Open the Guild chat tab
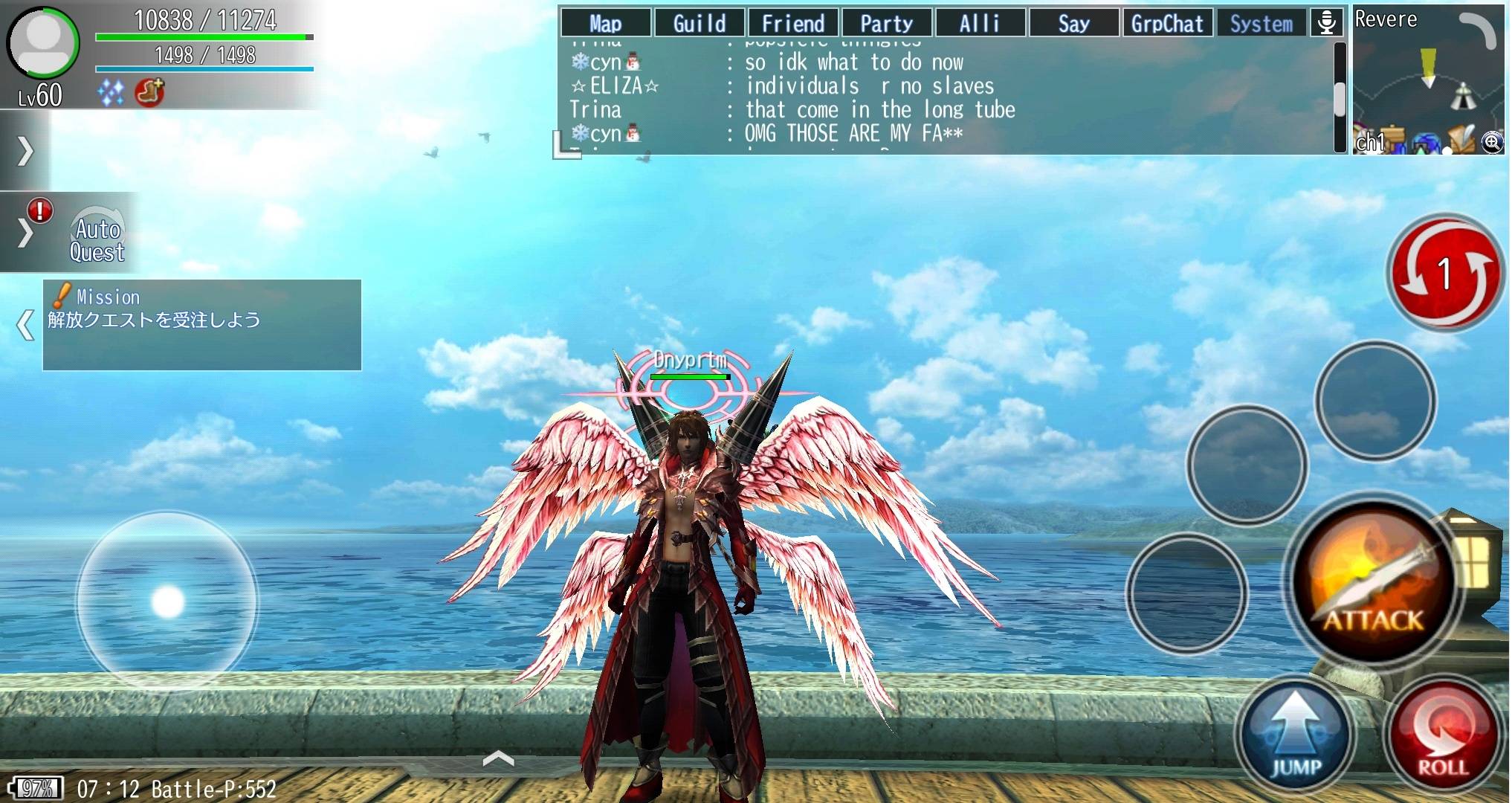1512x803 pixels. coord(699,23)
